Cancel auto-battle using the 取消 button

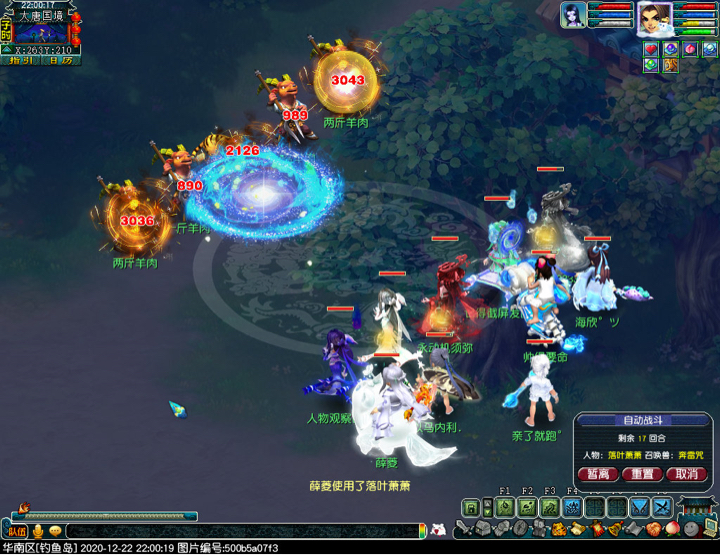click(x=687, y=474)
